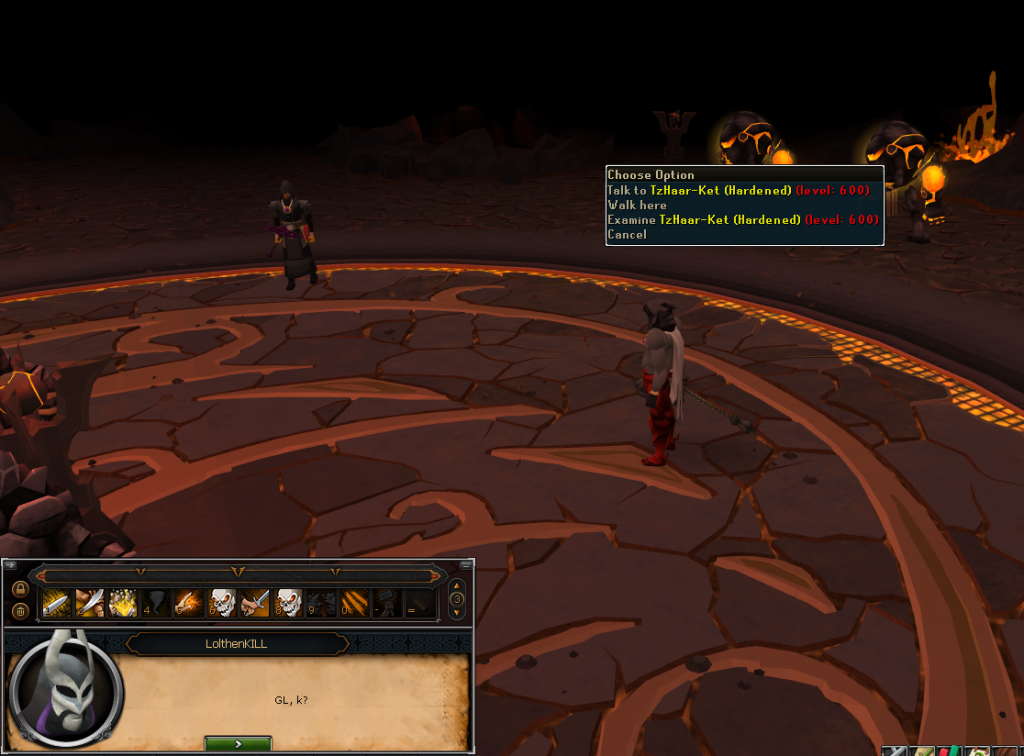Click the action bar trash can button
1024x756 pixels.
coord(20,611)
